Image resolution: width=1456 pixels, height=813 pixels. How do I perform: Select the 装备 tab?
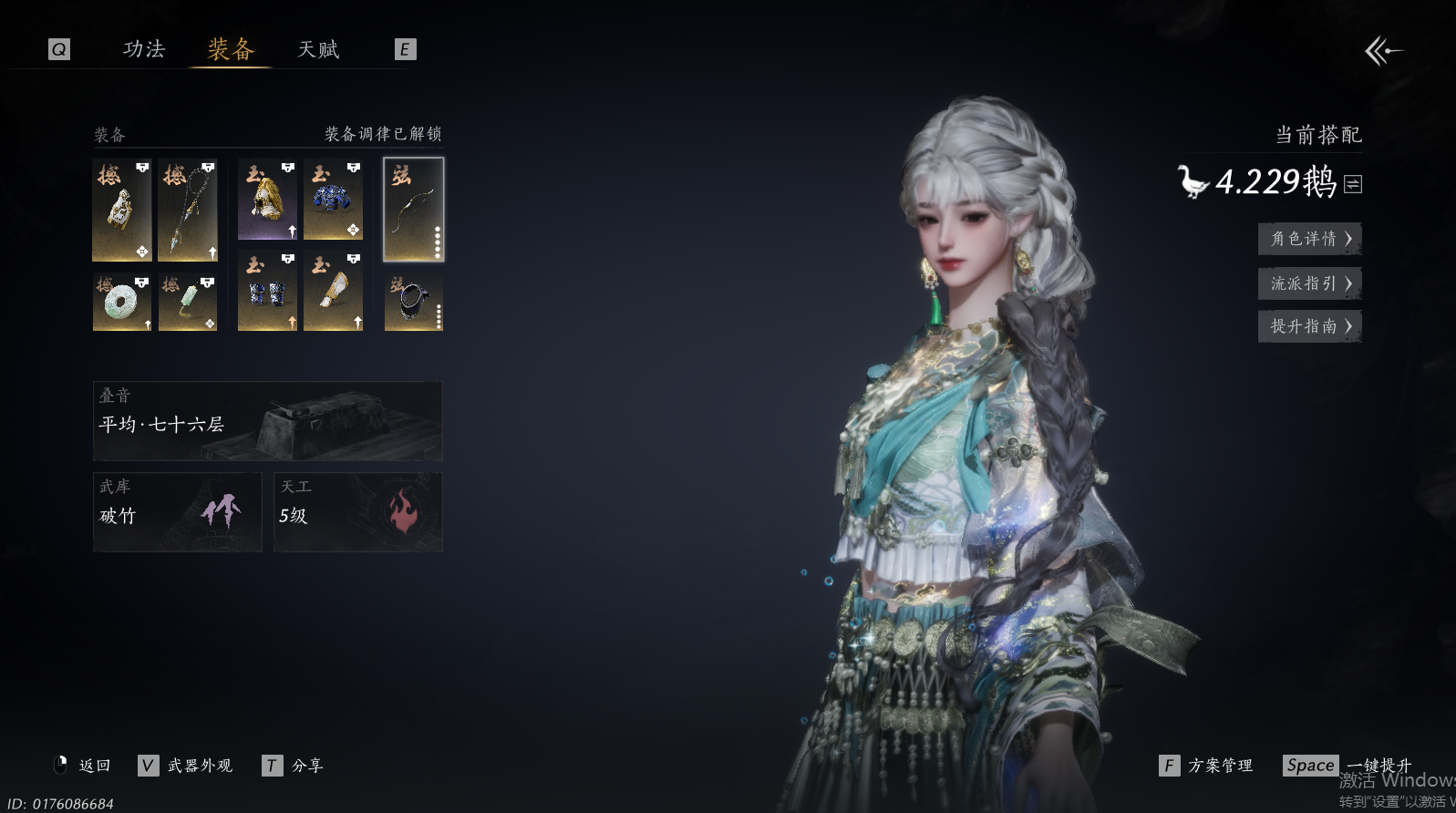point(230,49)
